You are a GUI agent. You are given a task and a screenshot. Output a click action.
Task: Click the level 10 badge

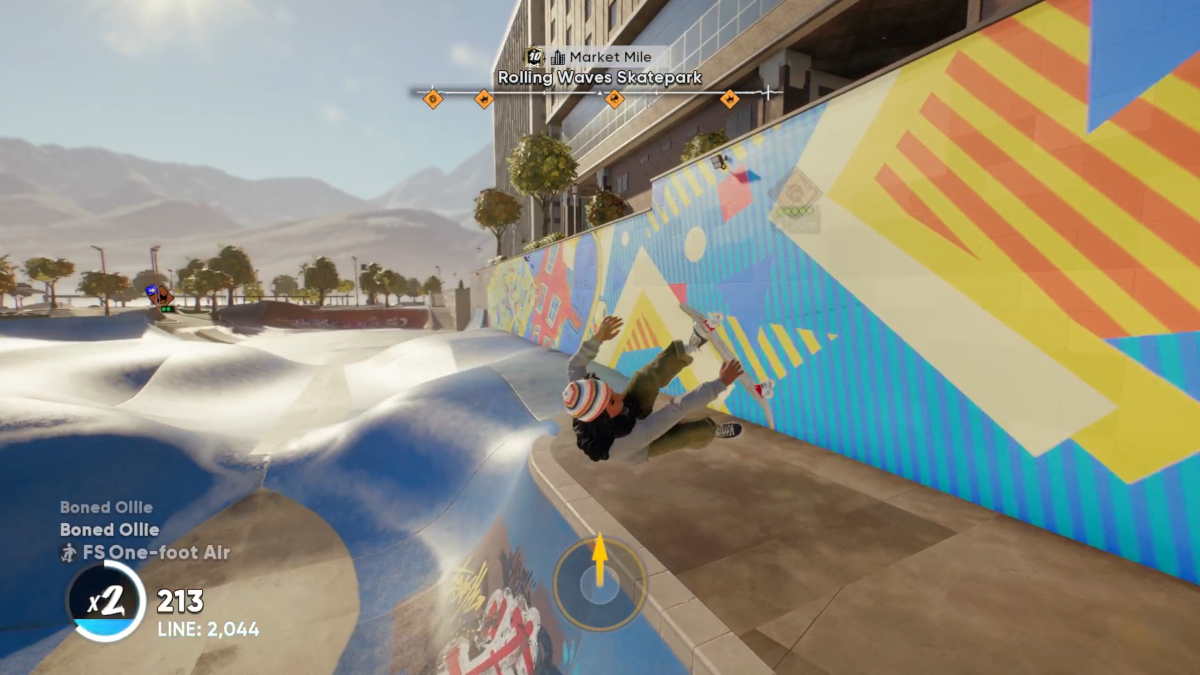point(535,57)
